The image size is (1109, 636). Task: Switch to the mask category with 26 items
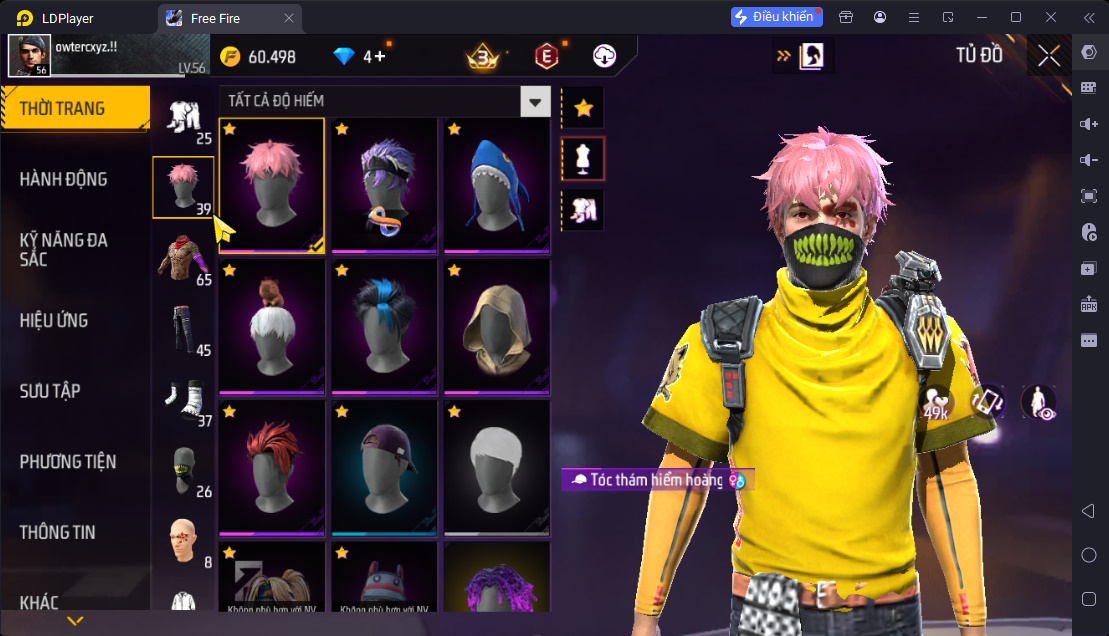(184, 470)
